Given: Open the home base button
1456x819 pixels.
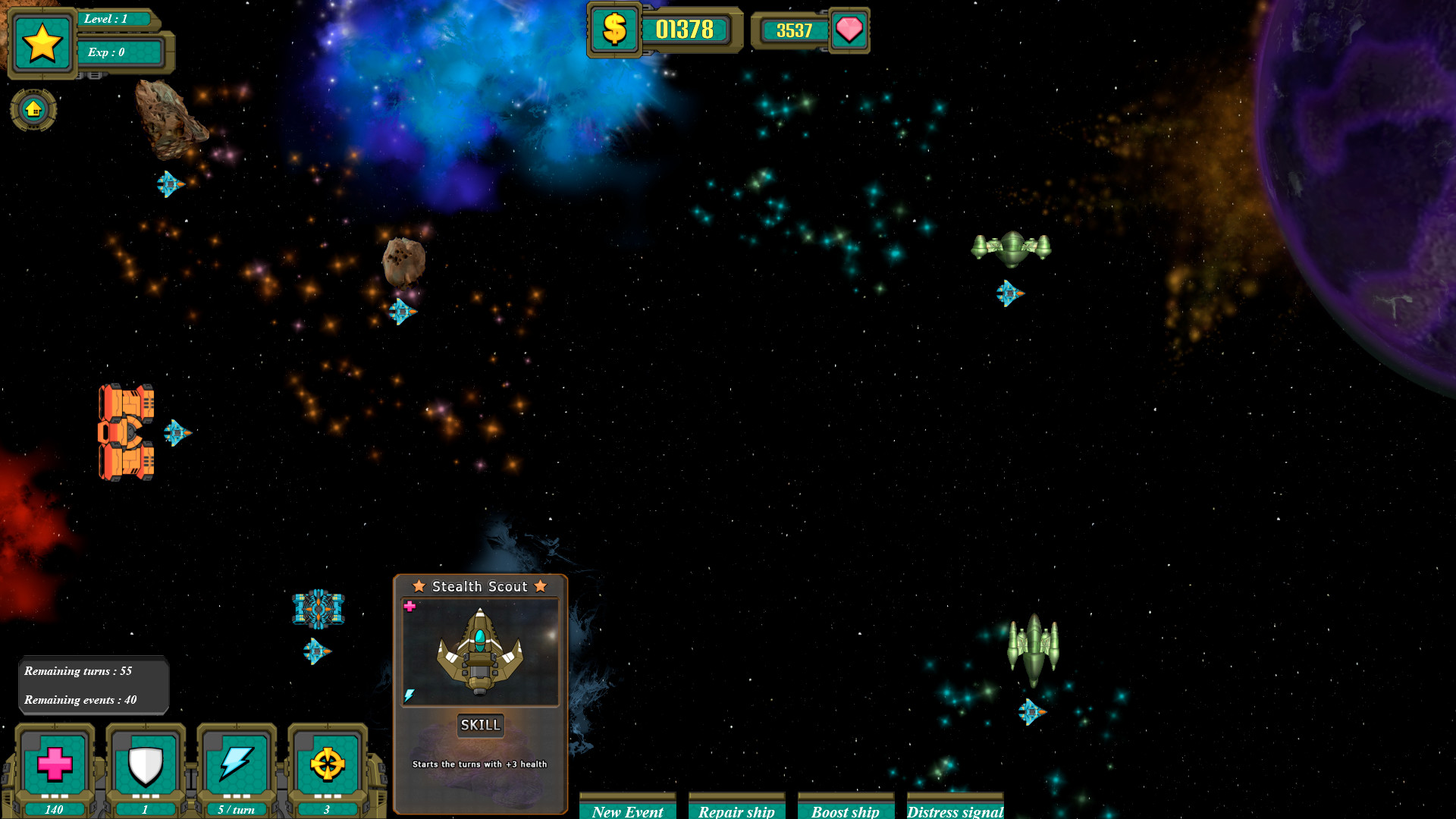Looking at the screenshot, I should pos(33,110).
